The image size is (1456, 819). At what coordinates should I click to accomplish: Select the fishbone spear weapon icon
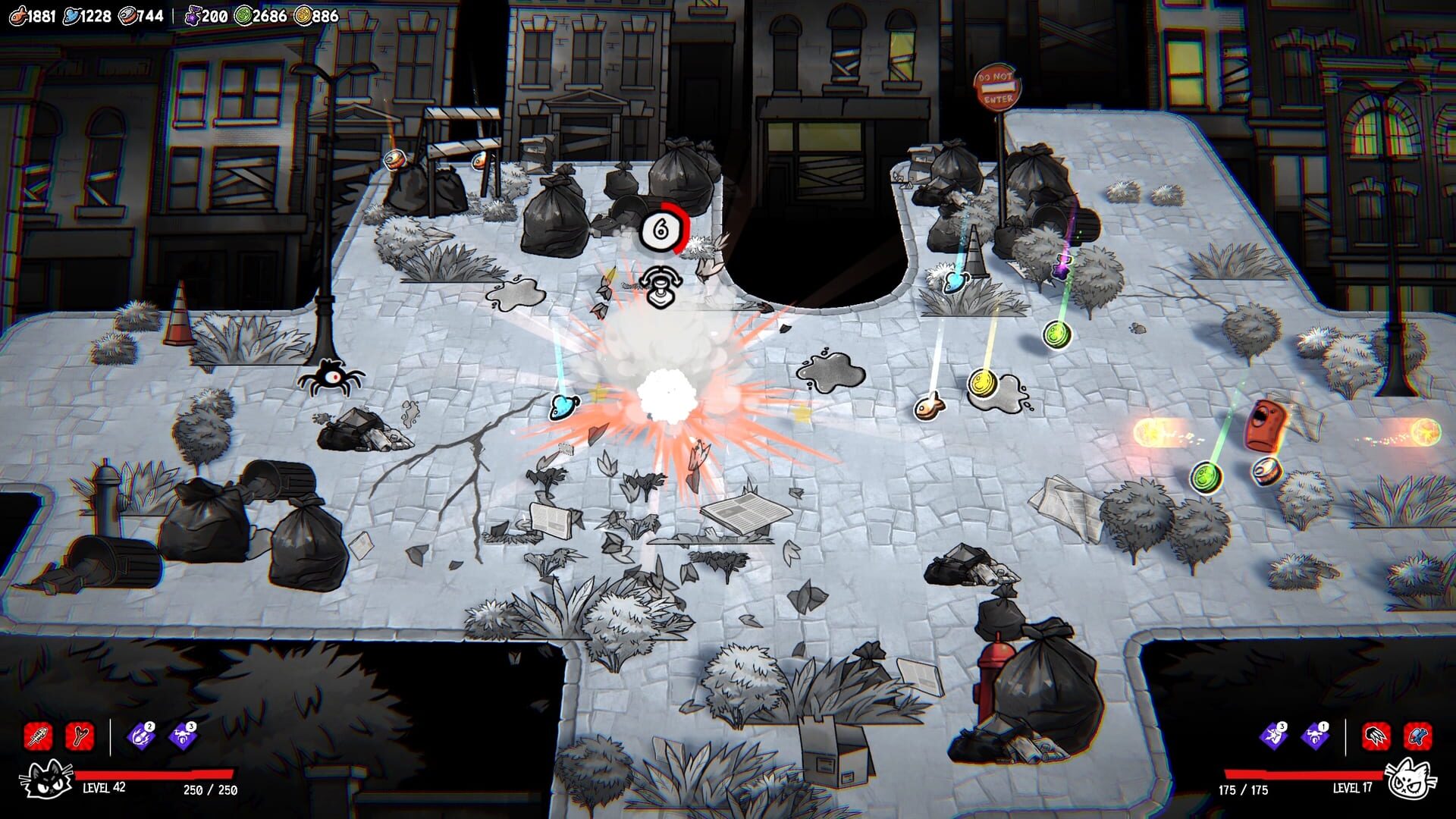[x=38, y=737]
